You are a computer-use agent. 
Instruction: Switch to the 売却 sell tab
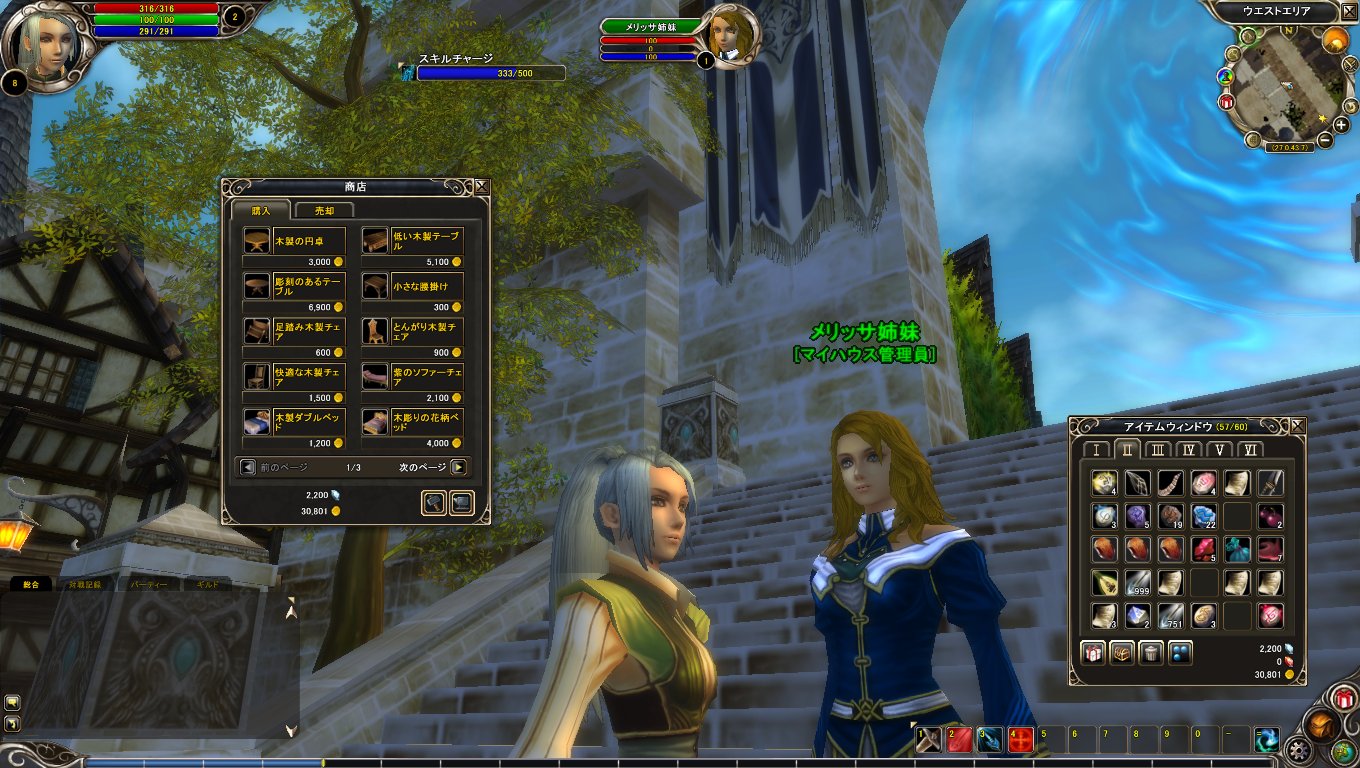pyautogui.click(x=324, y=210)
